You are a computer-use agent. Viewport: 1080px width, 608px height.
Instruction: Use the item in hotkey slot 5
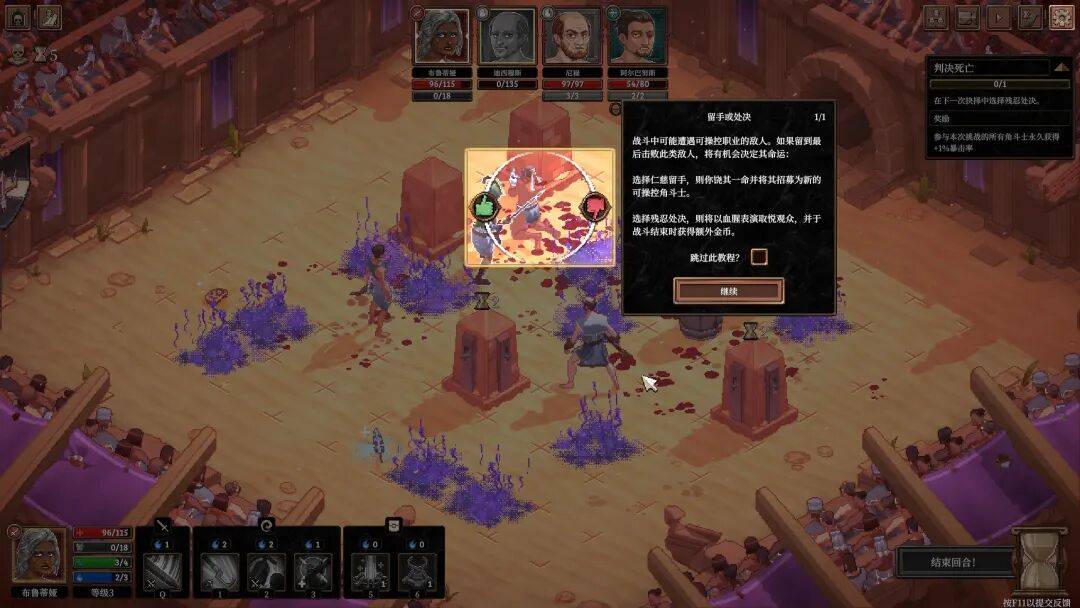pyautogui.click(x=370, y=573)
